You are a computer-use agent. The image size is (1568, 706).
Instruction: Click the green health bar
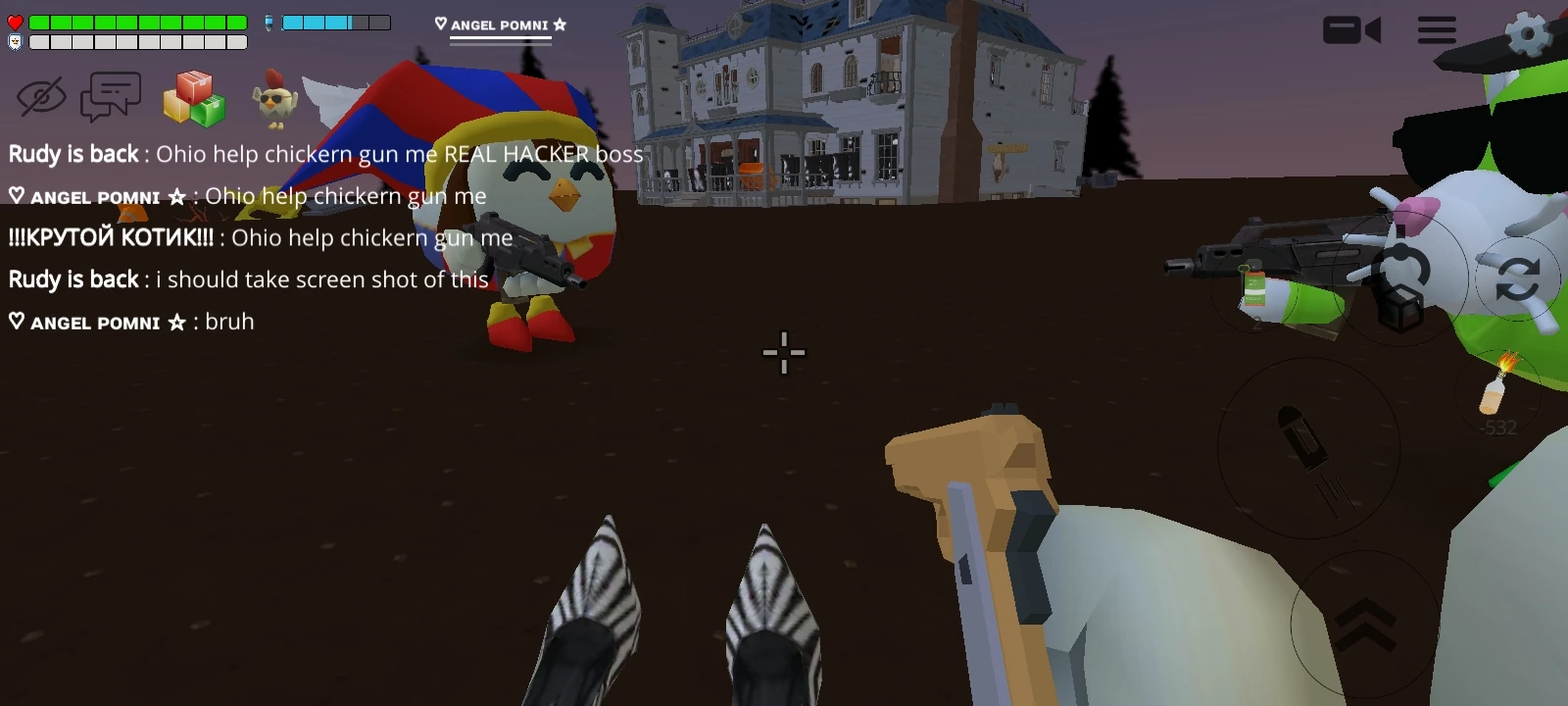click(x=137, y=21)
